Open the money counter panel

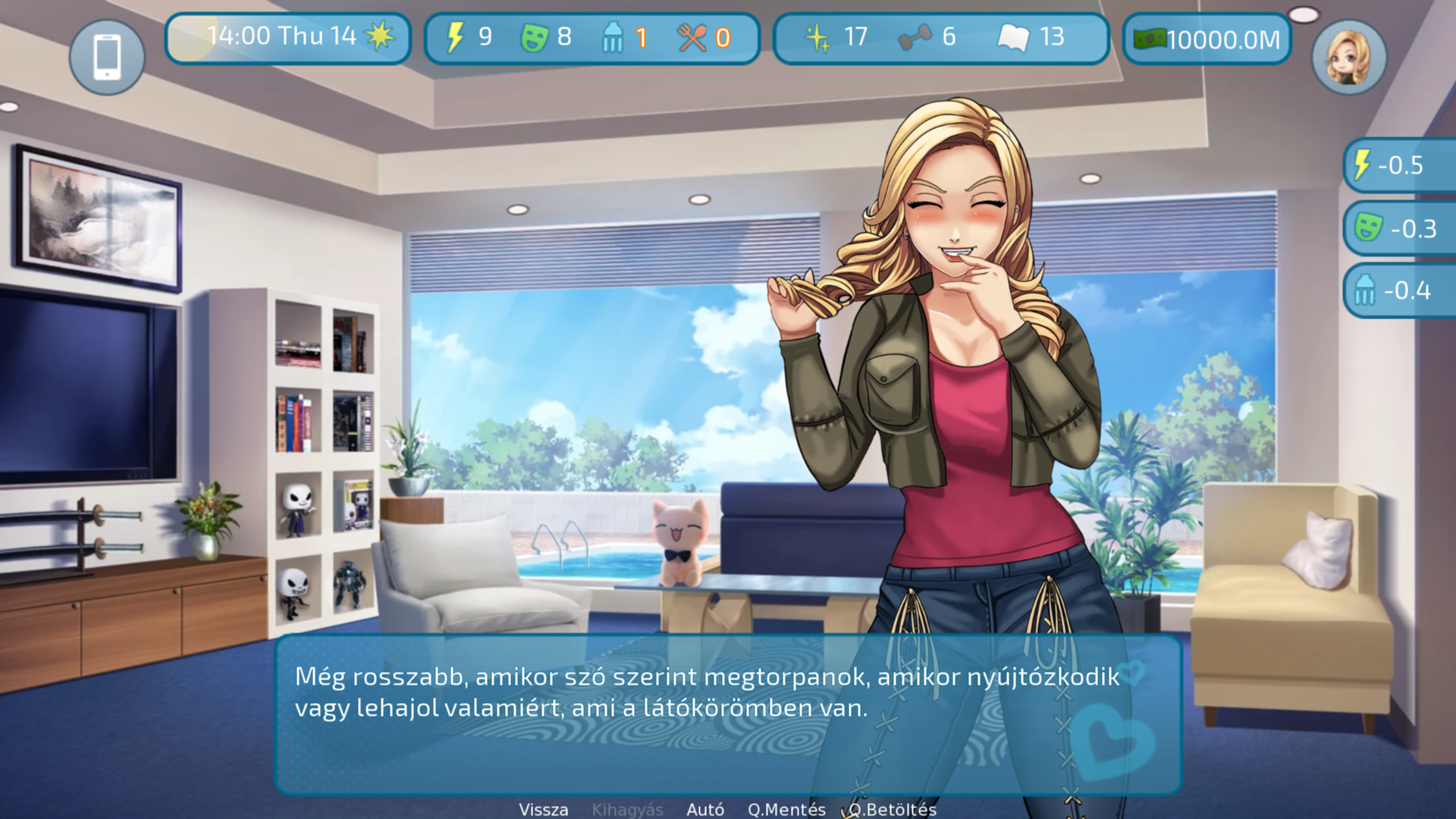click(1207, 39)
